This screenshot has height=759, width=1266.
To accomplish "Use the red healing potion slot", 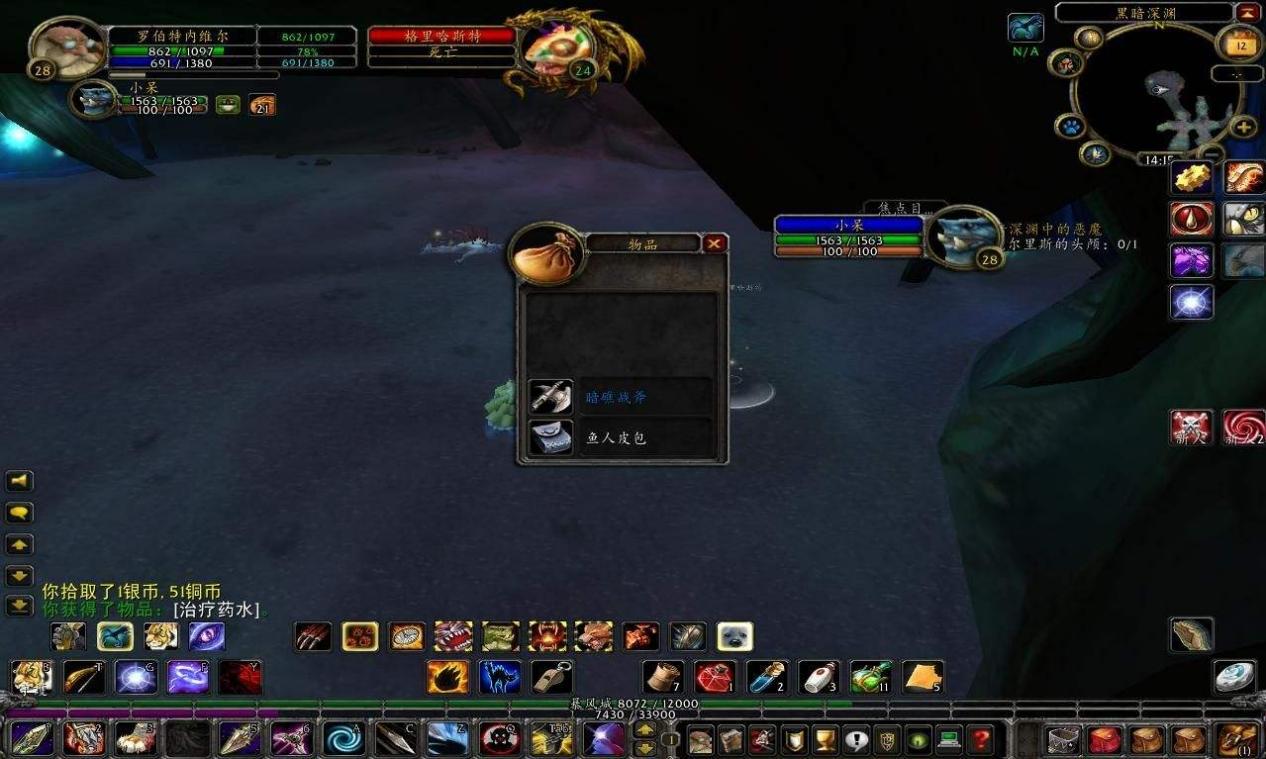I will click(714, 677).
